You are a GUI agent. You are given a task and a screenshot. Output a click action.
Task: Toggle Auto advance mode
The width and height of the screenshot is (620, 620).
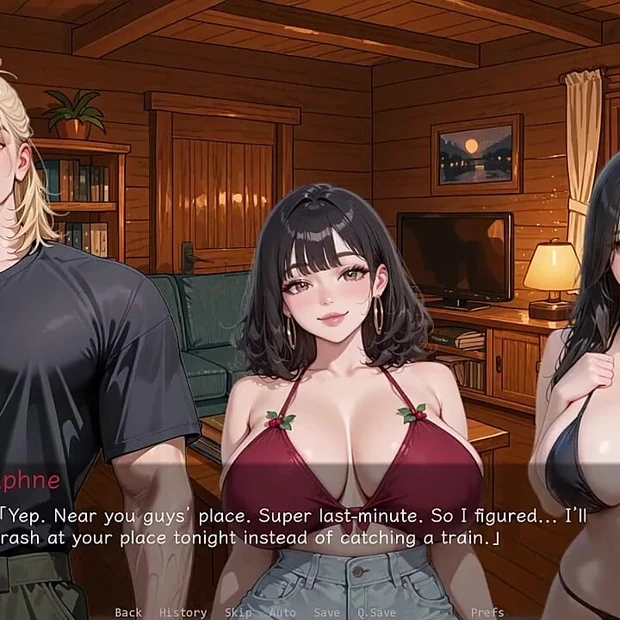(x=283, y=612)
